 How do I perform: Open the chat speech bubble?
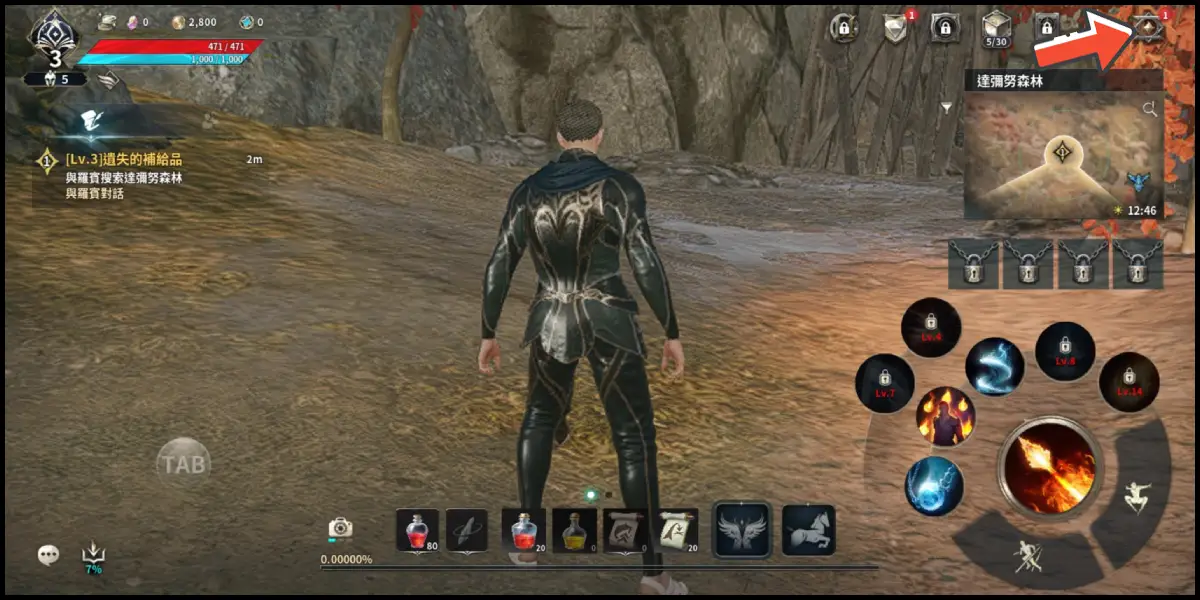pos(48,554)
